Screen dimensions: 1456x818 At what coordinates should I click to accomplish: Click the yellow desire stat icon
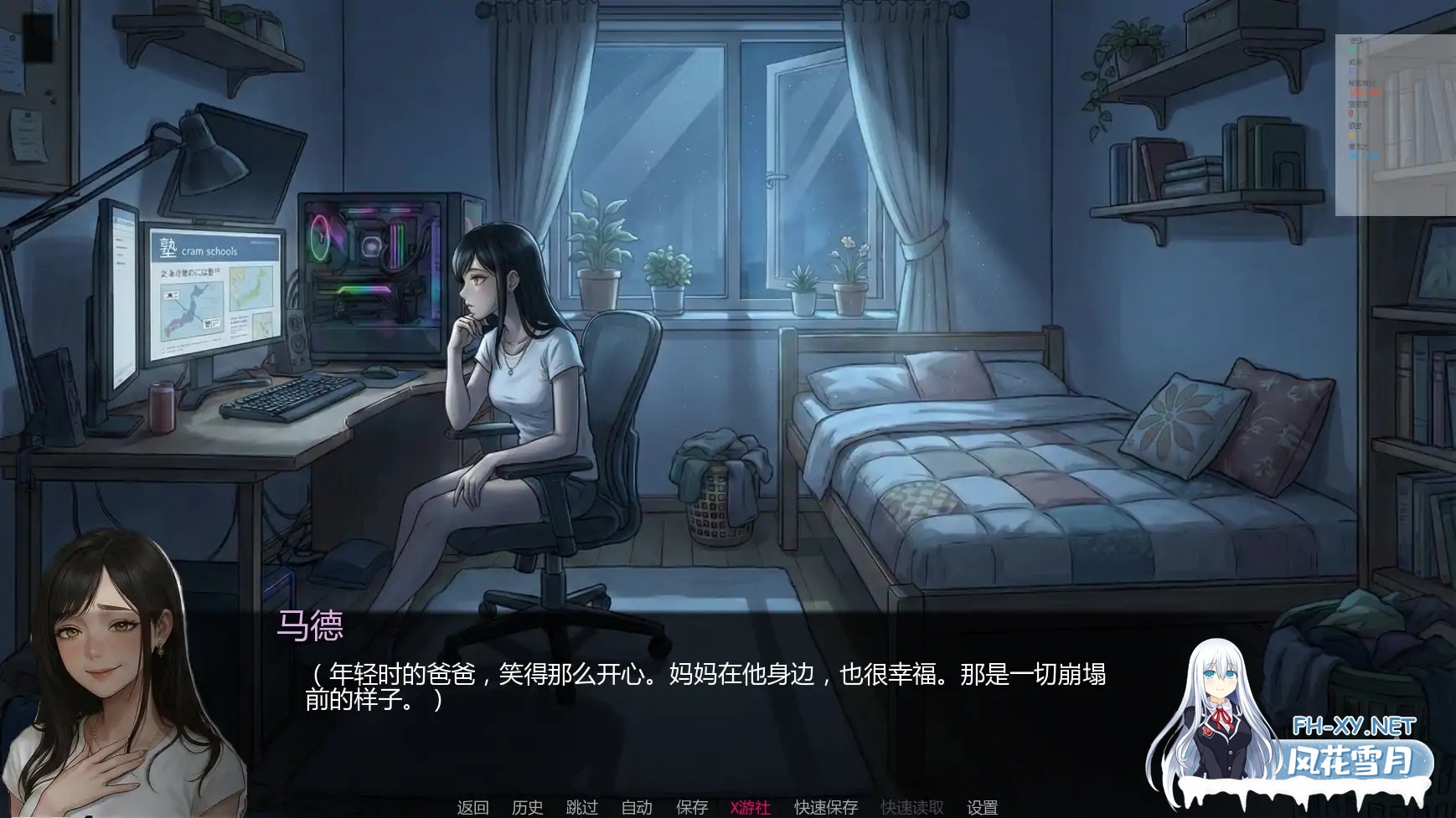pyautogui.click(x=1351, y=135)
